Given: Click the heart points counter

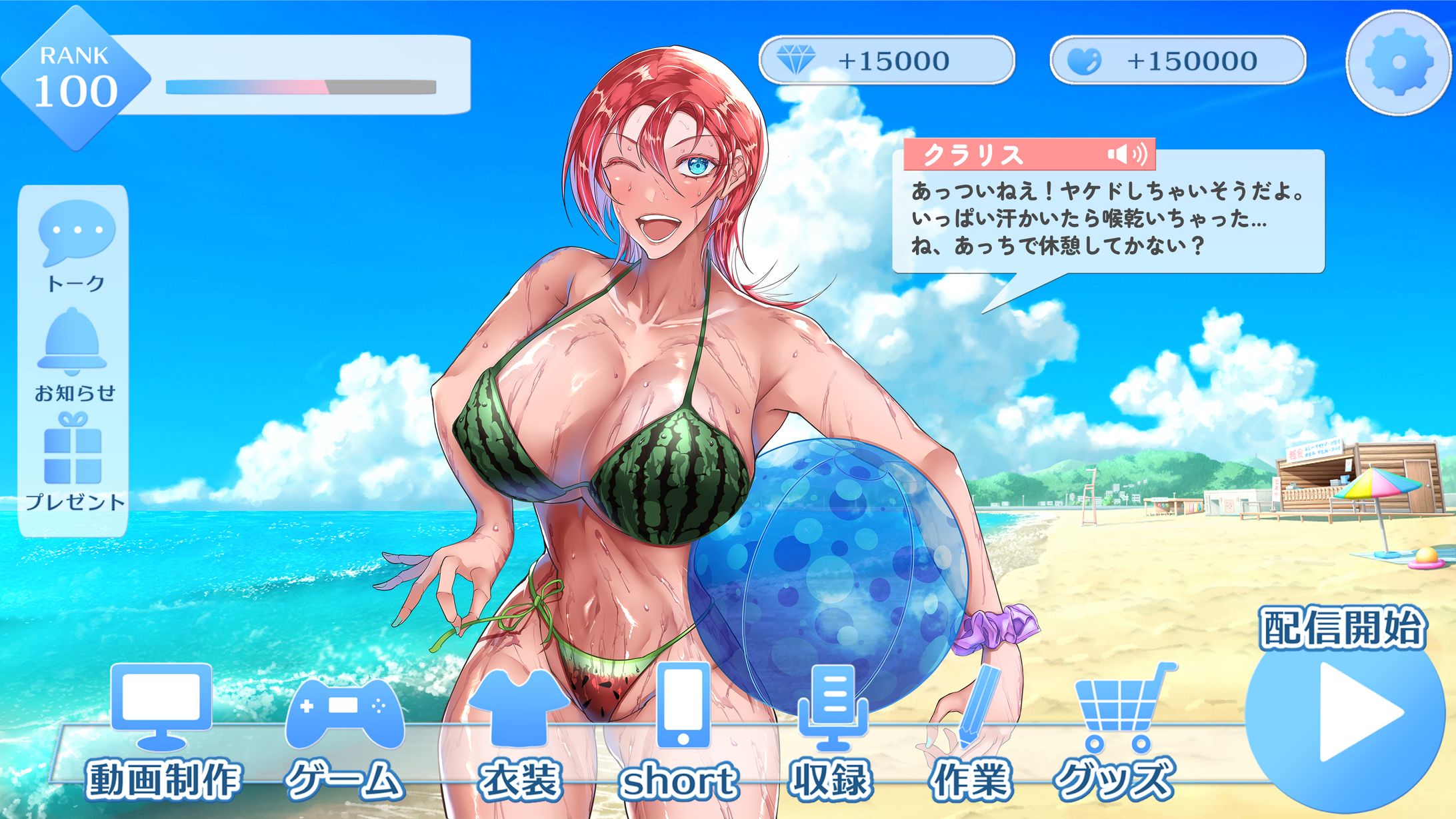Looking at the screenshot, I should click(x=1177, y=61).
